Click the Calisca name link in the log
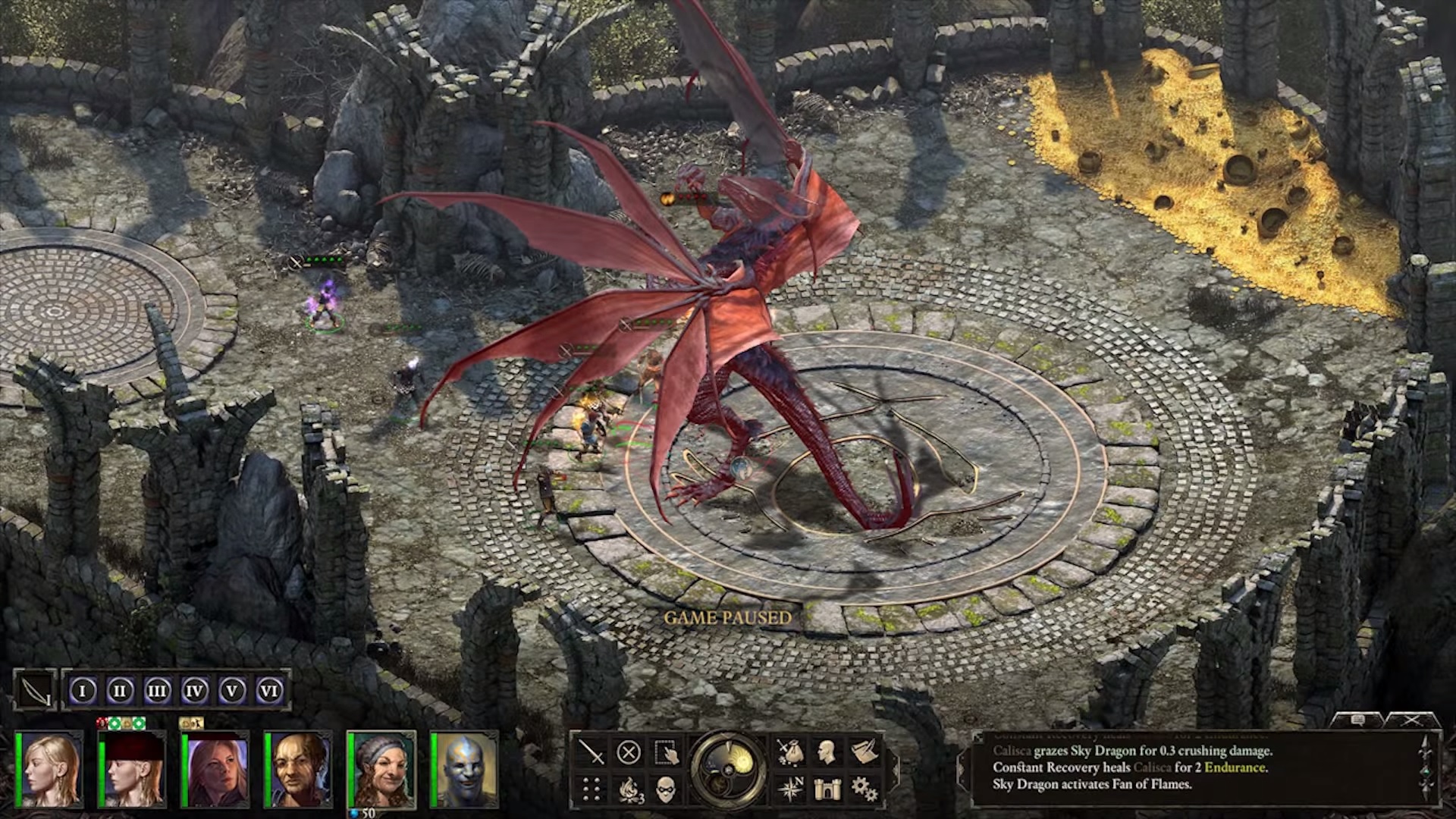This screenshot has width=1456, height=819. 1012,752
